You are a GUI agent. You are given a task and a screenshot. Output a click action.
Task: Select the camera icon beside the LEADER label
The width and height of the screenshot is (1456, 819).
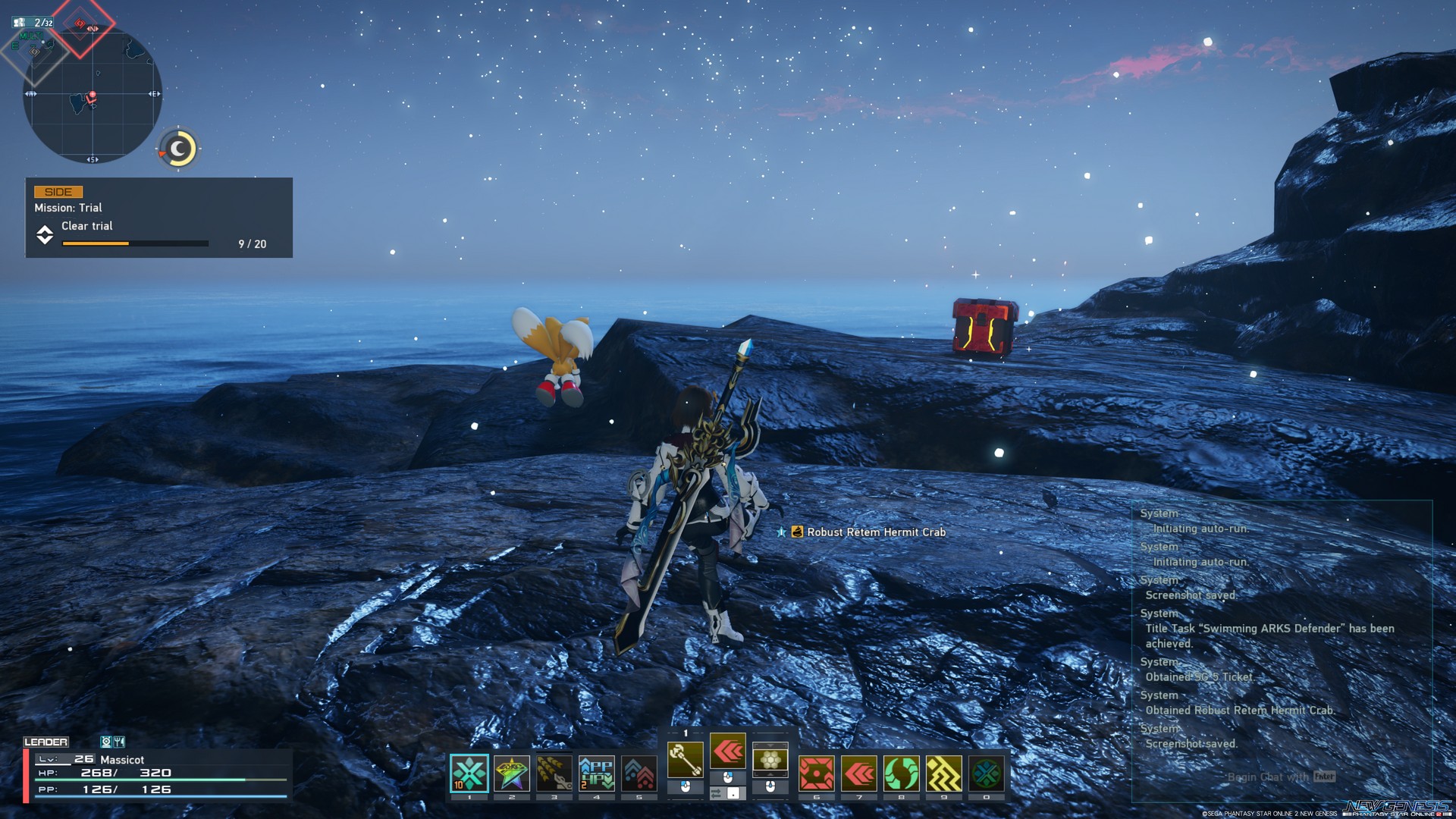(x=106, y=742)
